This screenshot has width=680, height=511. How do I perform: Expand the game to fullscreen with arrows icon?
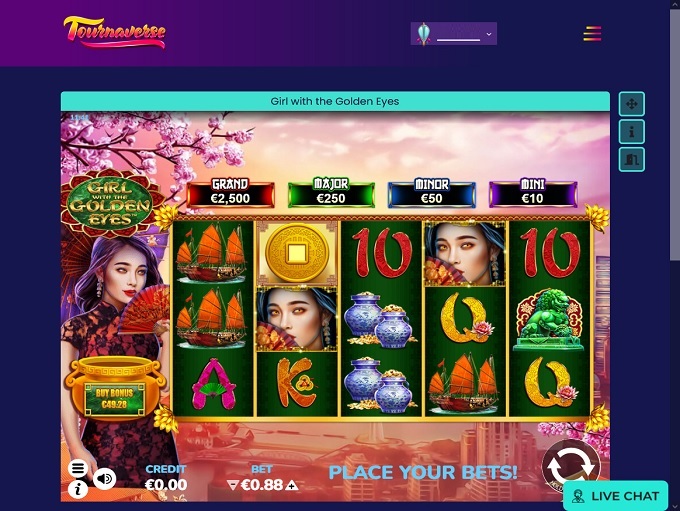(631, 103)
